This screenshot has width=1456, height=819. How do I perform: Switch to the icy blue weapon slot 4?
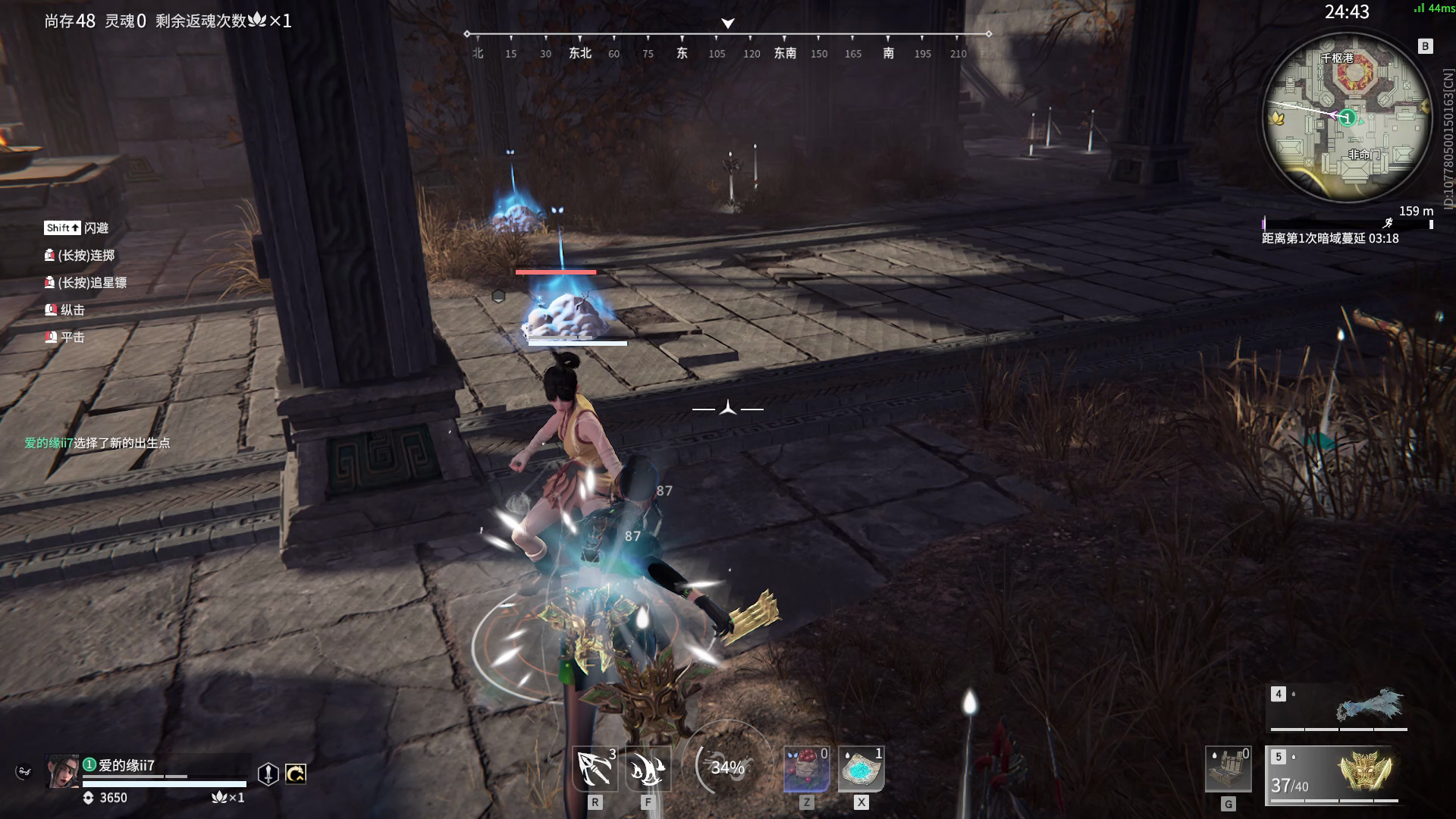(1338, 707)
